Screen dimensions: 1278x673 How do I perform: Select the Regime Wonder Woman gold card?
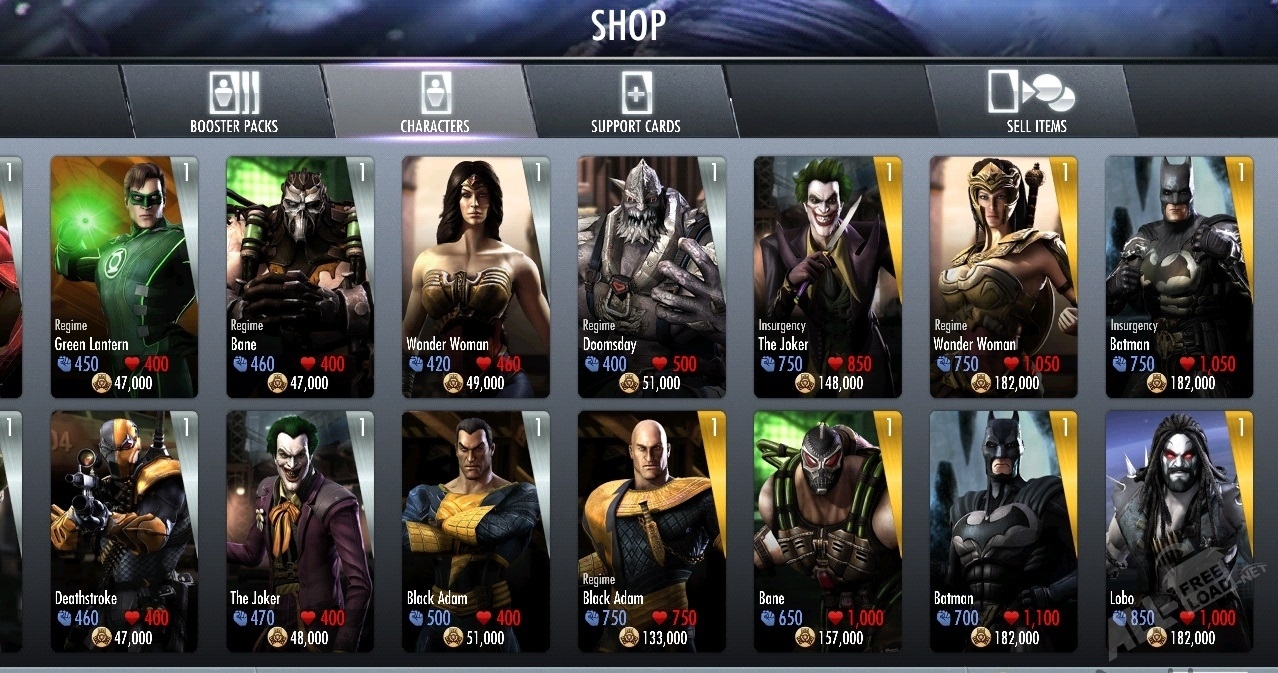click(x=1004, y=275)
